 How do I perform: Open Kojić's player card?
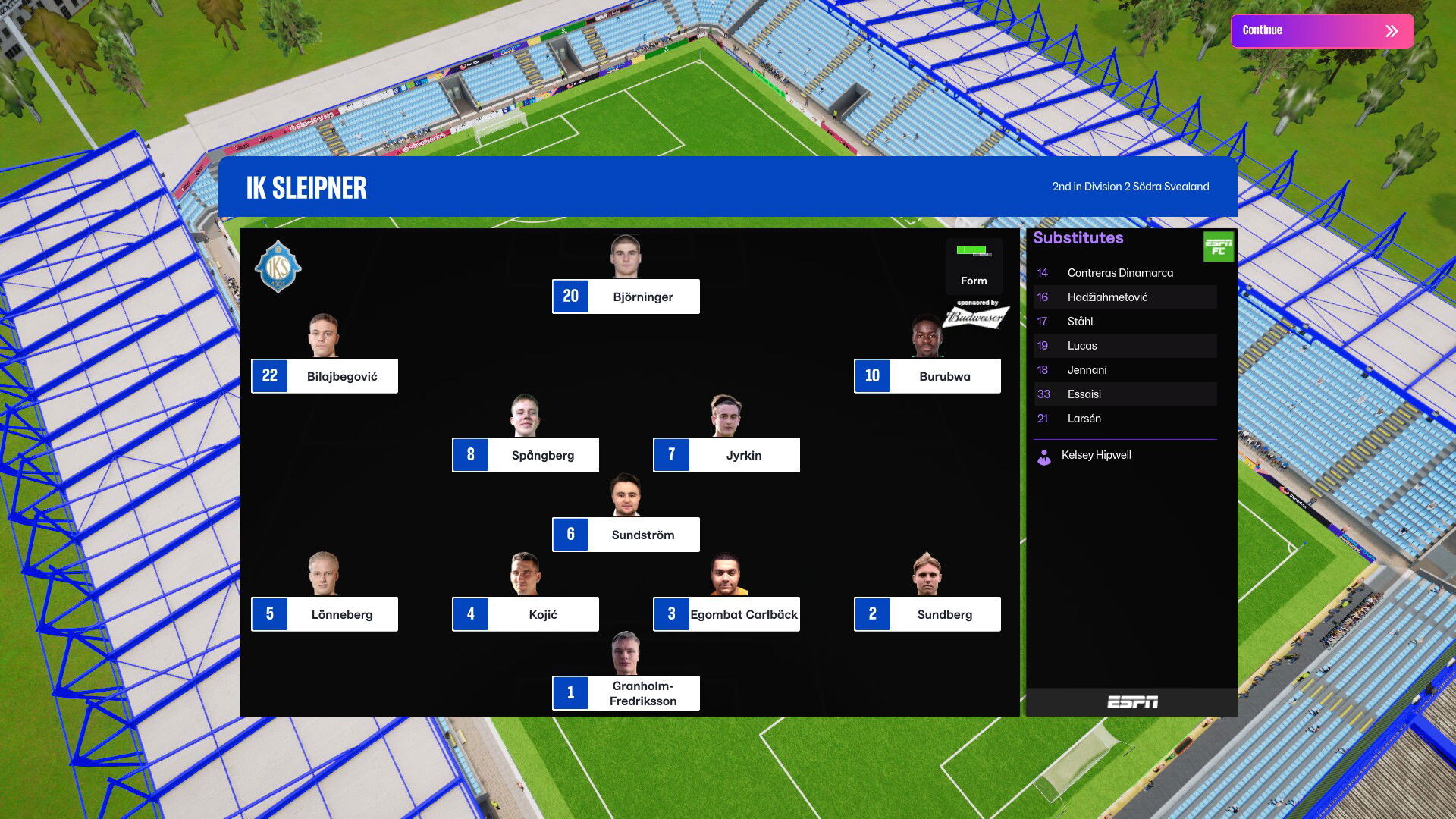pyautogui.click(x=526, y=614)
